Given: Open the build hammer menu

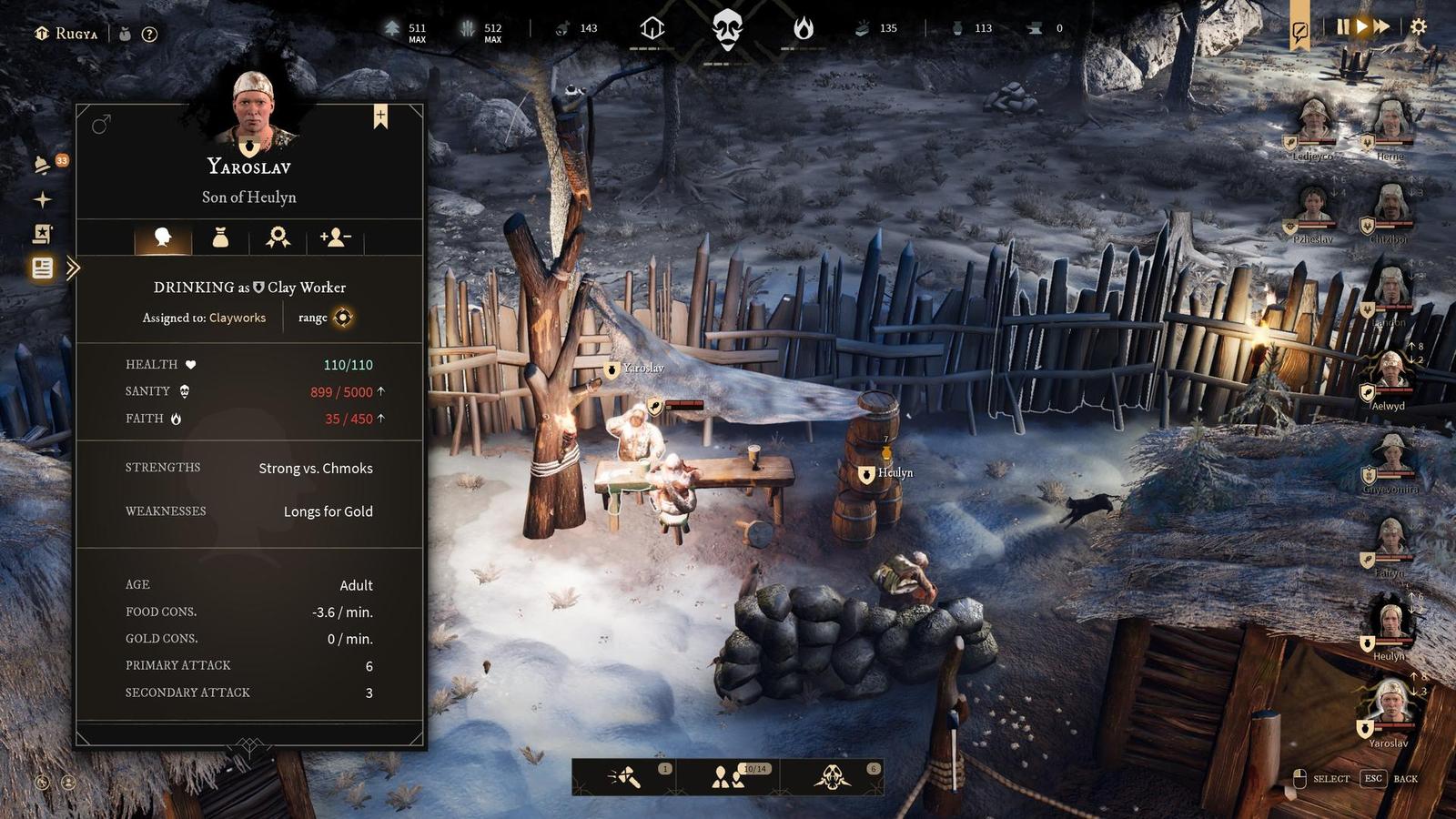Looking at the screenshot, I should click(624, 777).
